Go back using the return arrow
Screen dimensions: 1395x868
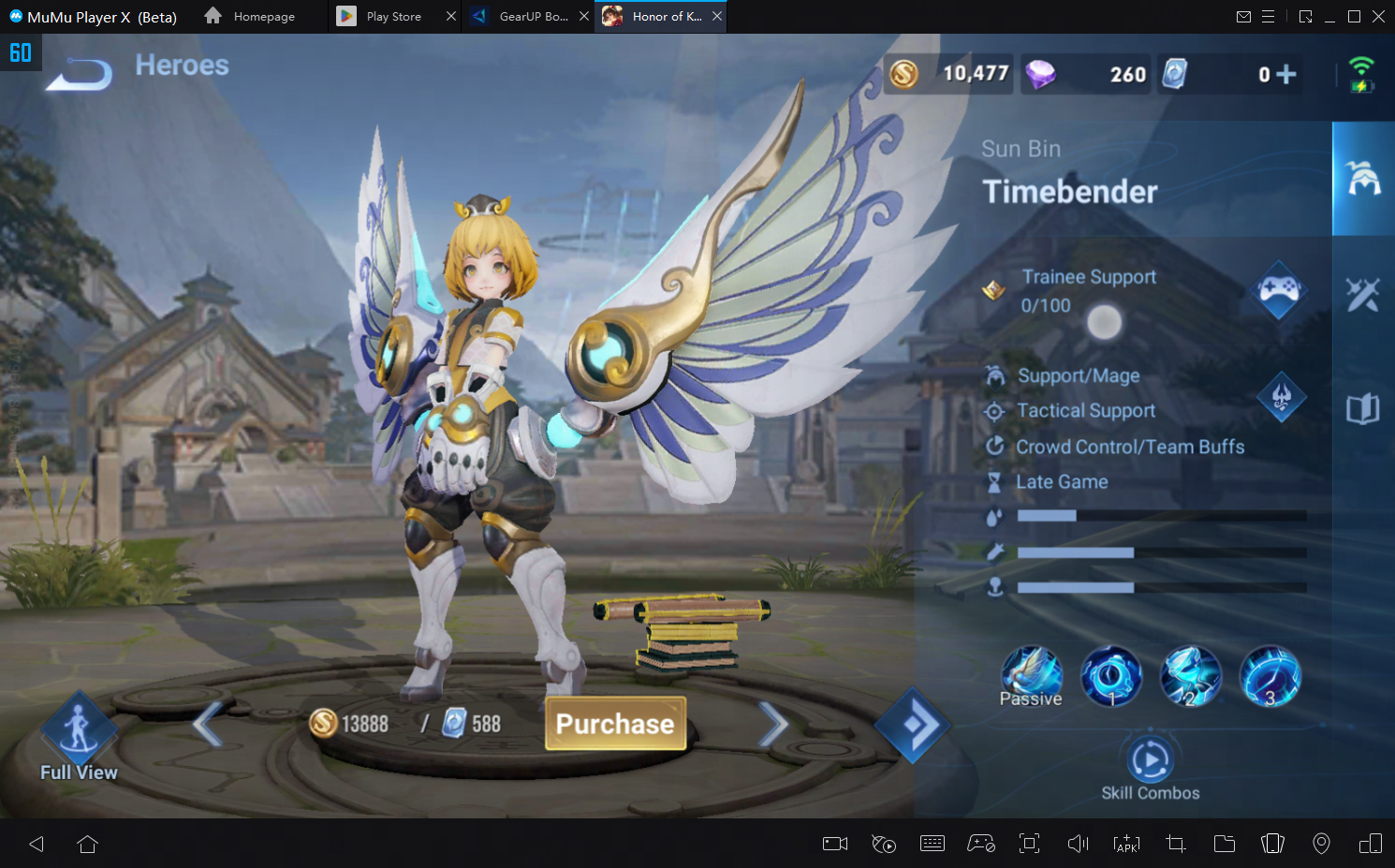click(x=80, y=73)
